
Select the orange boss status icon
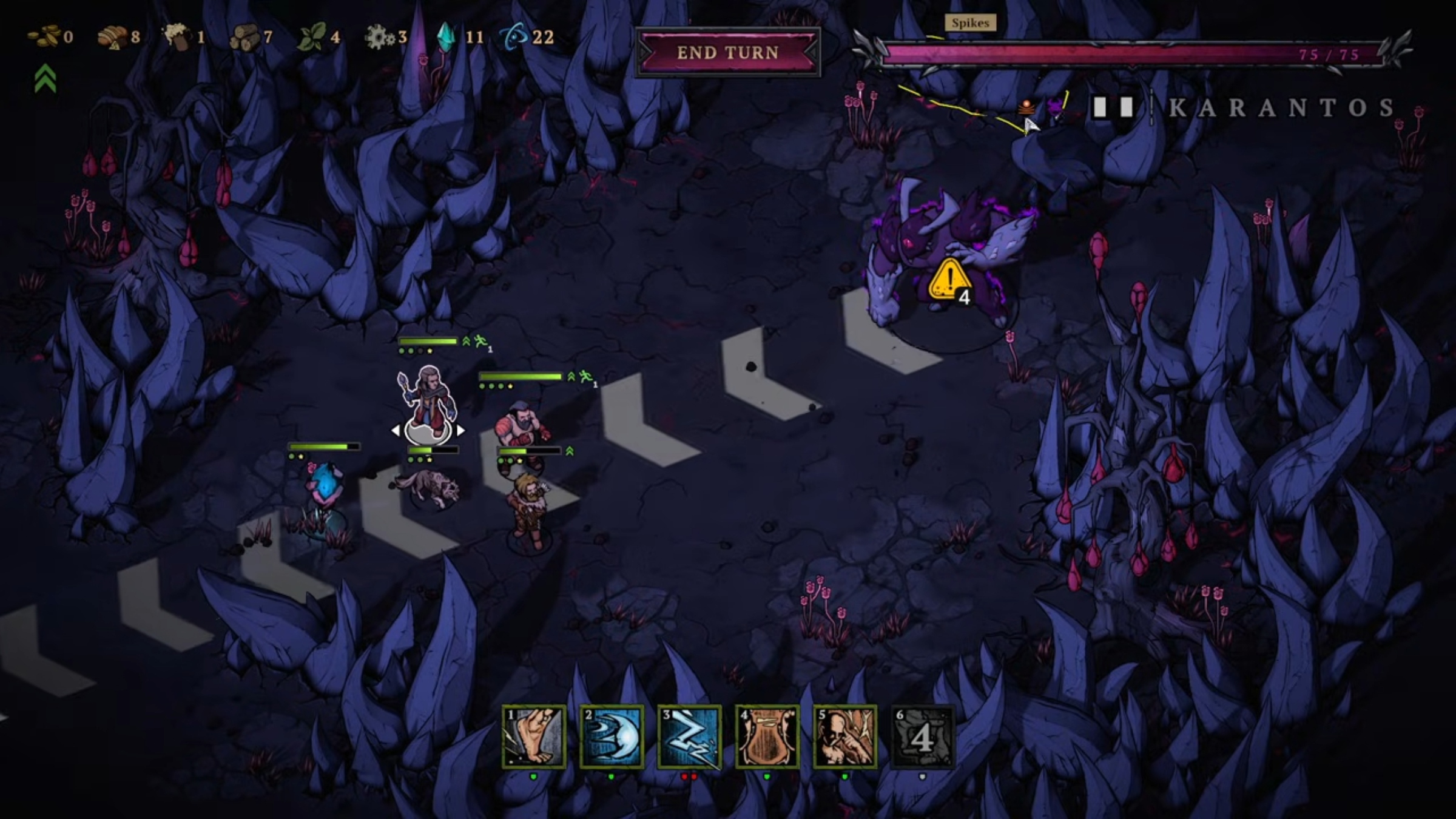[x=1026, y=107]
